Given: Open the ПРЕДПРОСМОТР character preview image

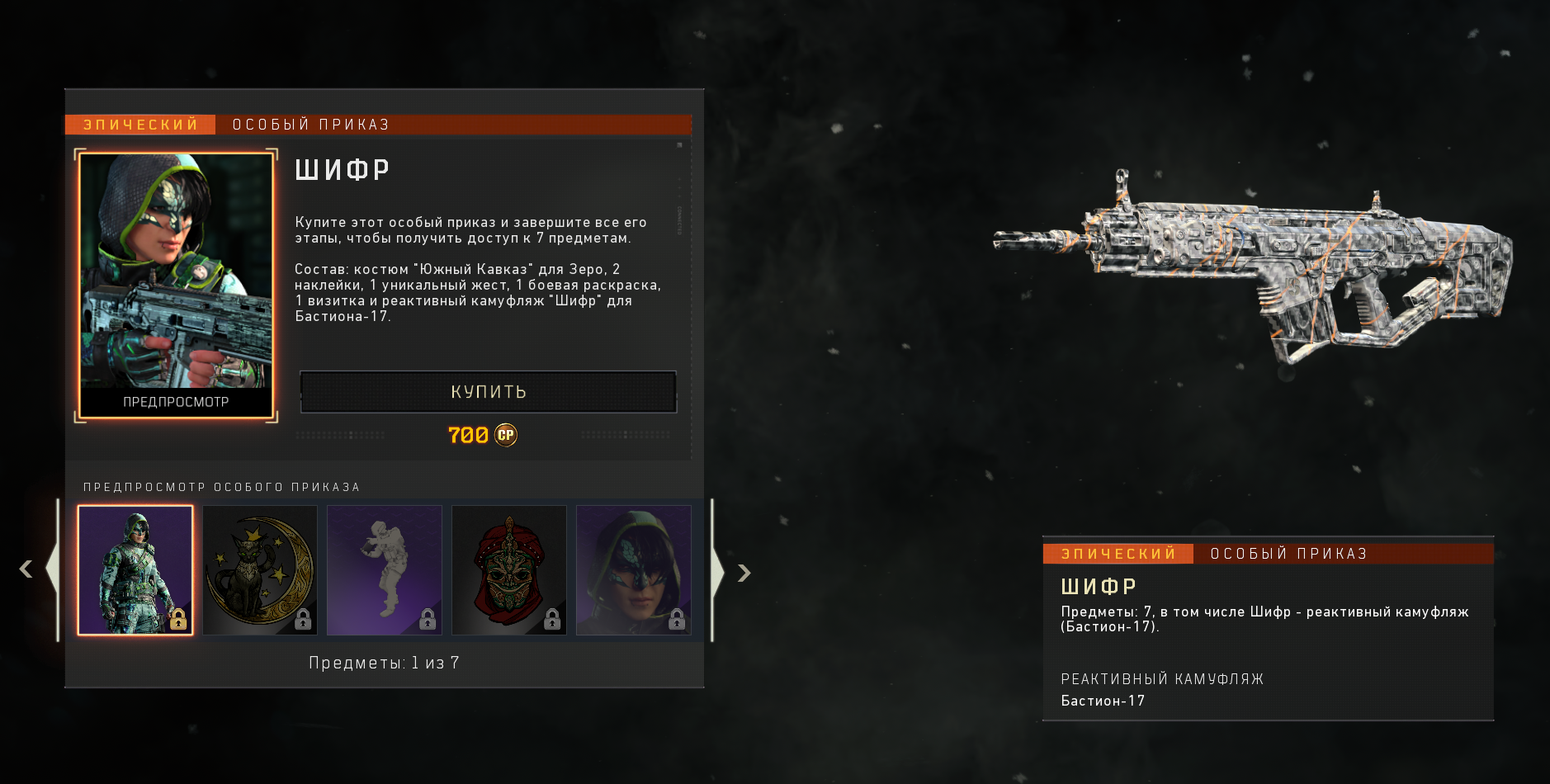Looking at the screenshot, I should point(176,285).
